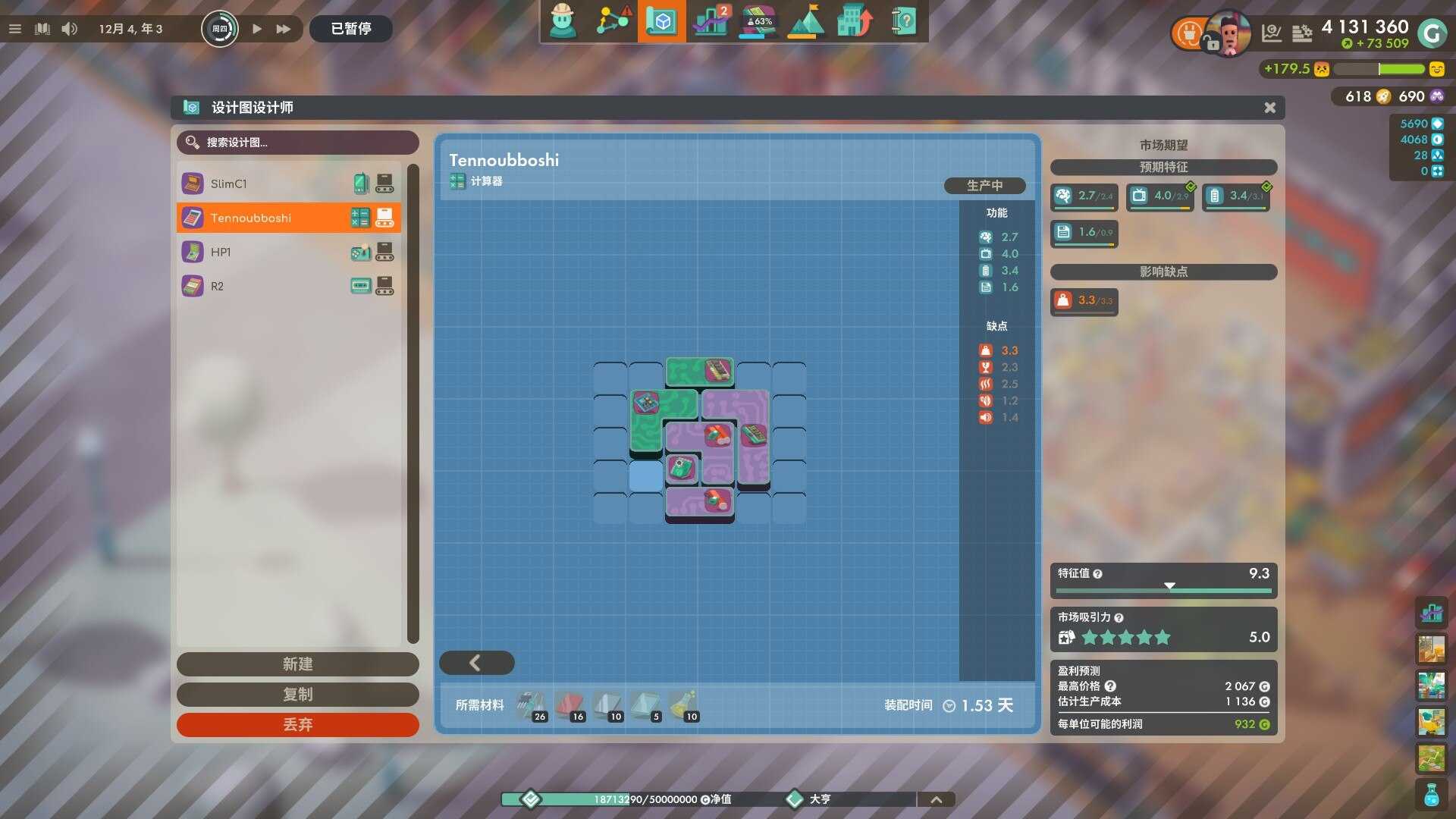Open the hamburger main menu
The image size is (1456, 819).
(x=15, y=29)
